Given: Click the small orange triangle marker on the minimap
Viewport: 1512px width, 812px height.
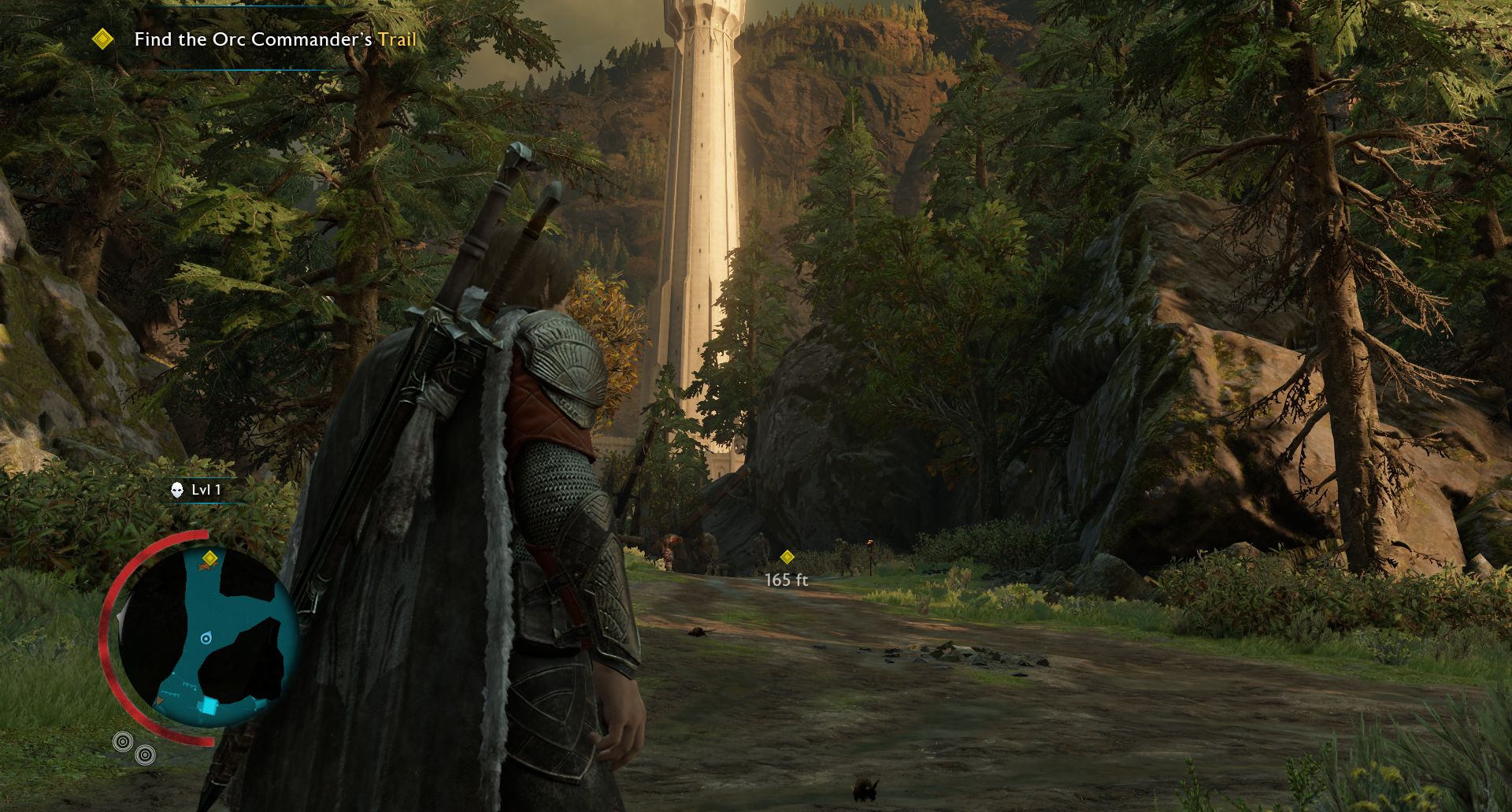Looking at the screenshot, I should pos(159,700).
